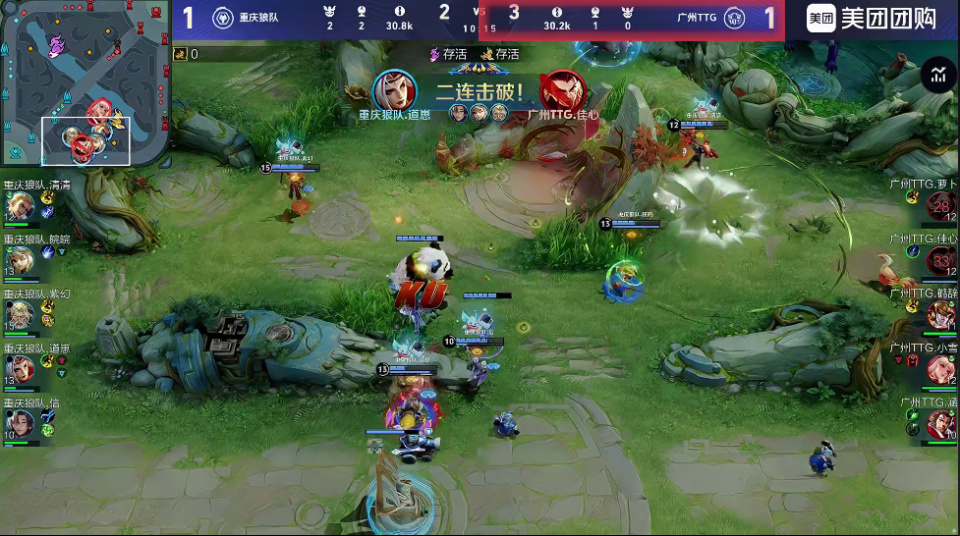960x536 pixels.
Task: Choose the bottom 广州TTG player portrait
Action: coord(941,424)
